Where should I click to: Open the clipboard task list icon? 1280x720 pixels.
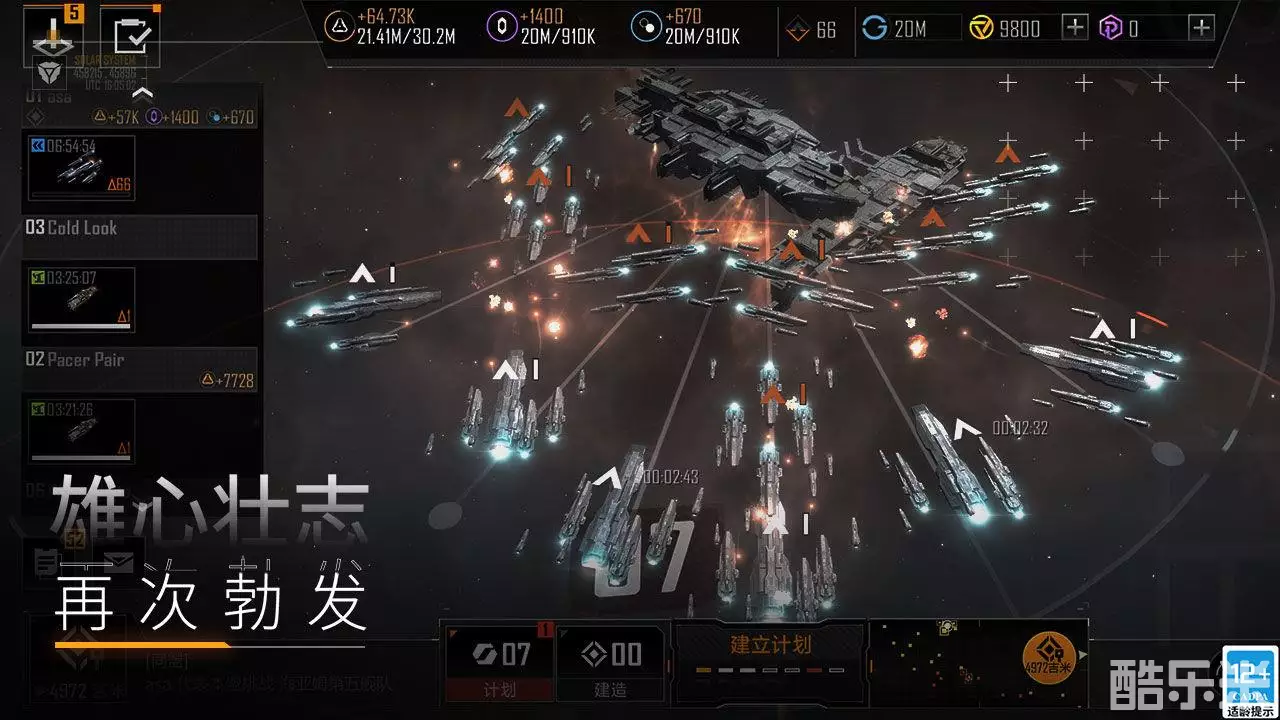click(x=130, y=33)
